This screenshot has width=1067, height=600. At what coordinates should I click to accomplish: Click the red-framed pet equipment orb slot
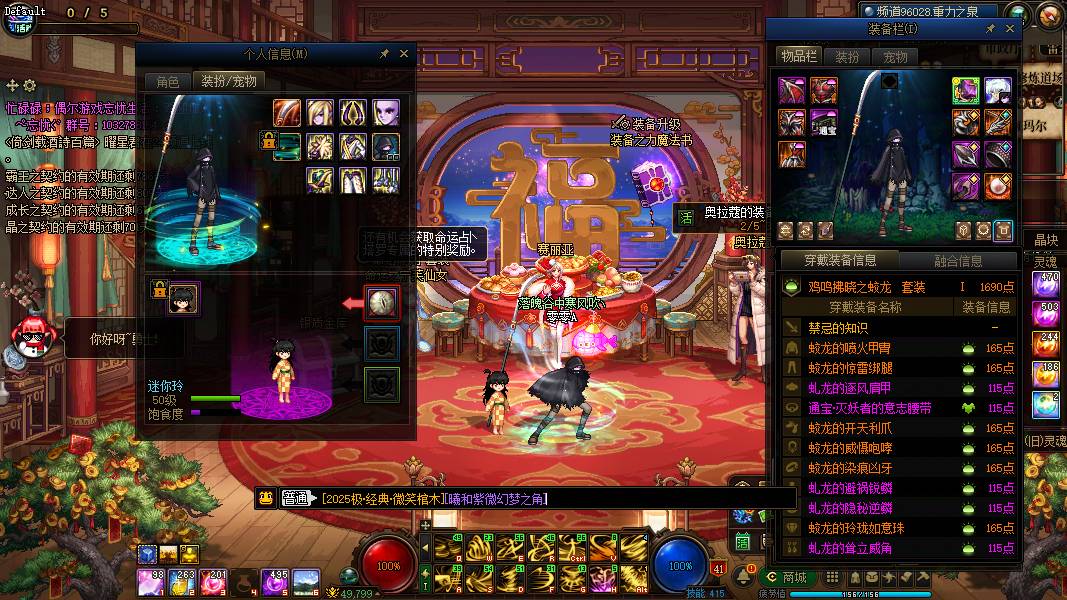[383, 302]
